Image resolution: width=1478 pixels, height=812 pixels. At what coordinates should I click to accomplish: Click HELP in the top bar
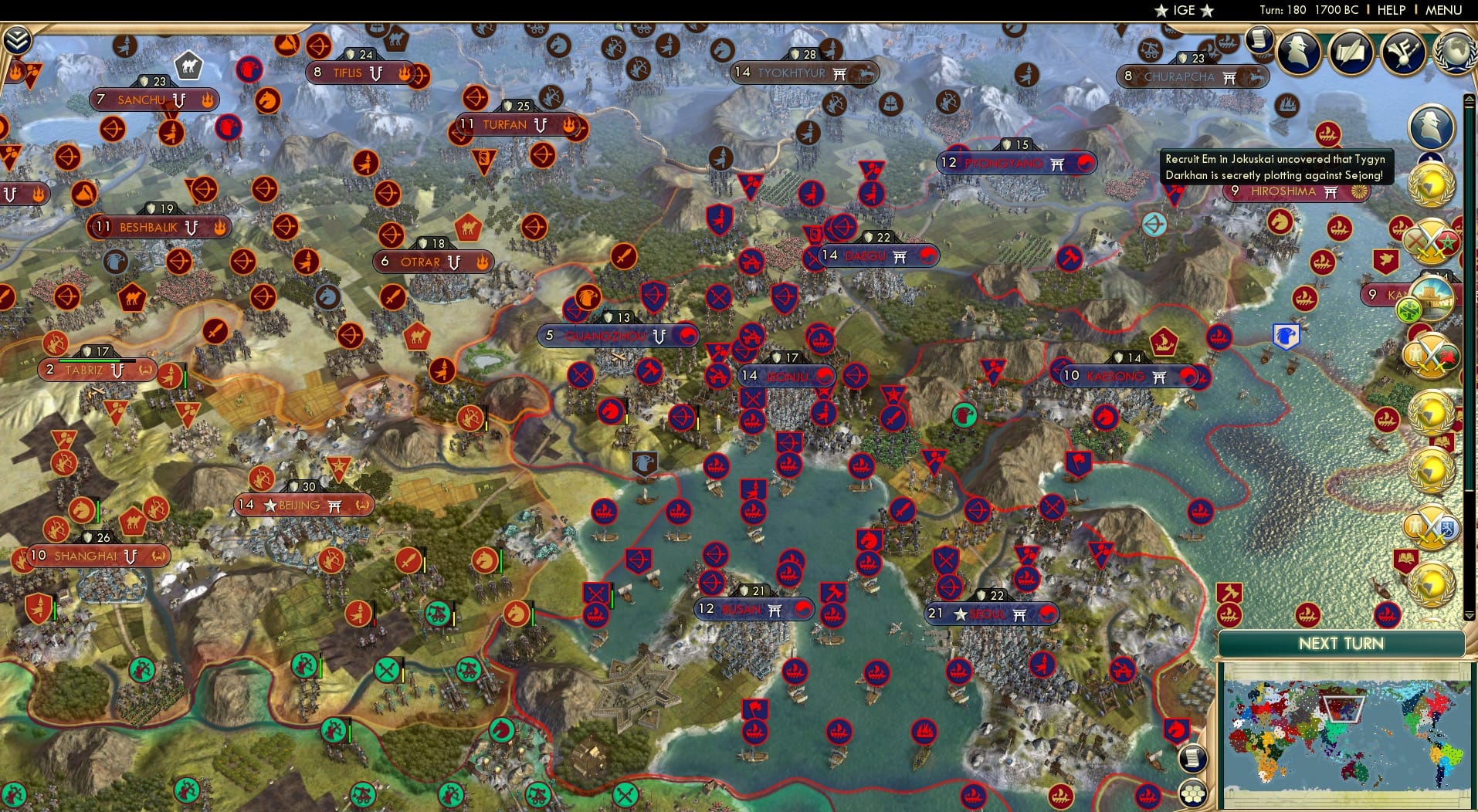[x=1390, y=10]
